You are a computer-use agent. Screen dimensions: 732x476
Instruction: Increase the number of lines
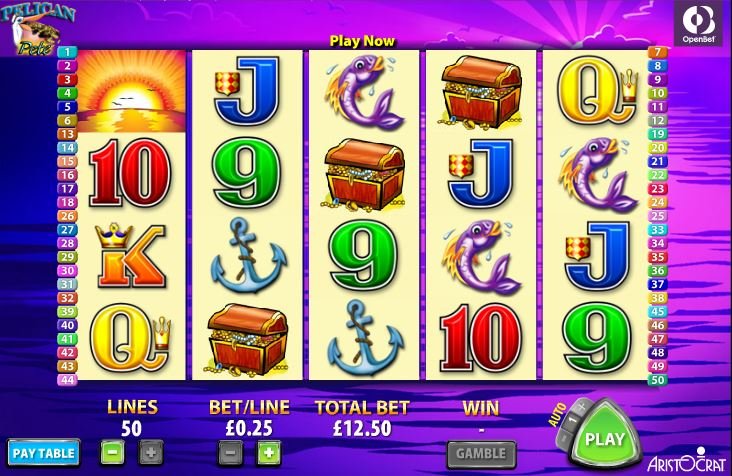tap(149, 452)
